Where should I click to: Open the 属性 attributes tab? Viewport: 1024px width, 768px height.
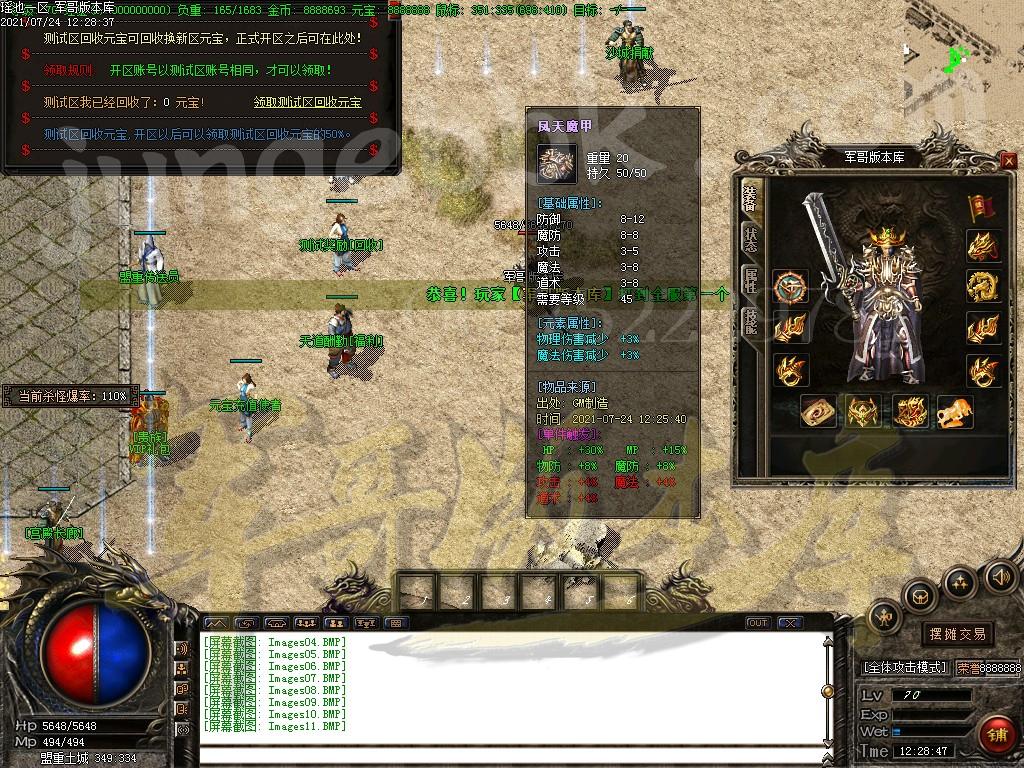(x=750, y=279)
